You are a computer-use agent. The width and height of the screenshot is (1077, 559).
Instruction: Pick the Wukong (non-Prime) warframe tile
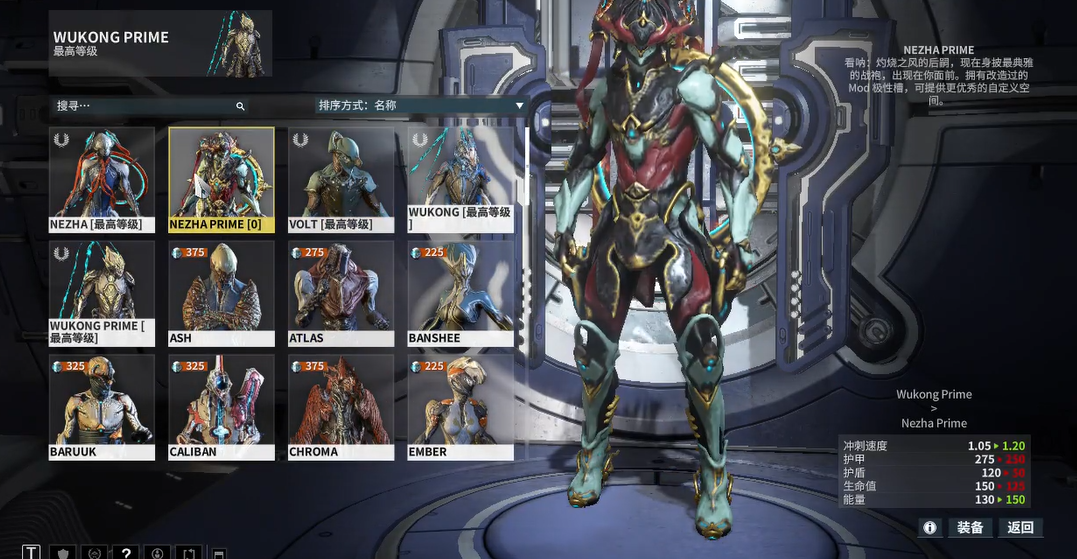(x=461, y=180)
